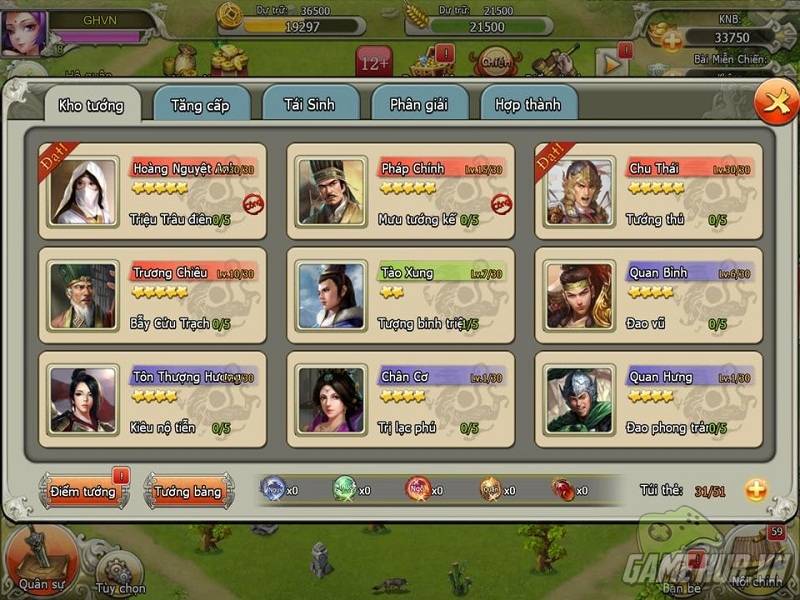Choose the Pháp Chính general card
Screen dimensions: 800x600
[401, 191]
